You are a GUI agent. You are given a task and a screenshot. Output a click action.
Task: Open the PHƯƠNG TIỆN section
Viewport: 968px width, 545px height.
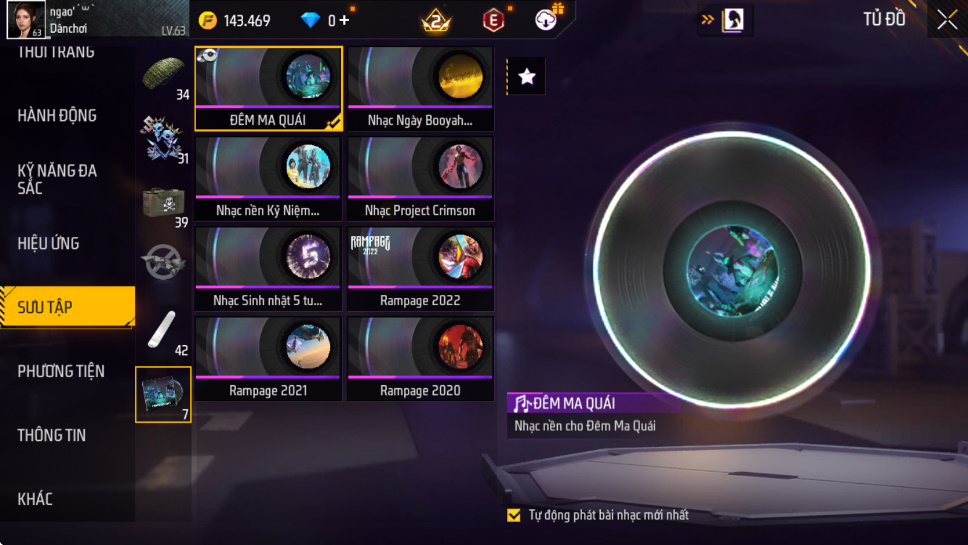pos(61,371)
